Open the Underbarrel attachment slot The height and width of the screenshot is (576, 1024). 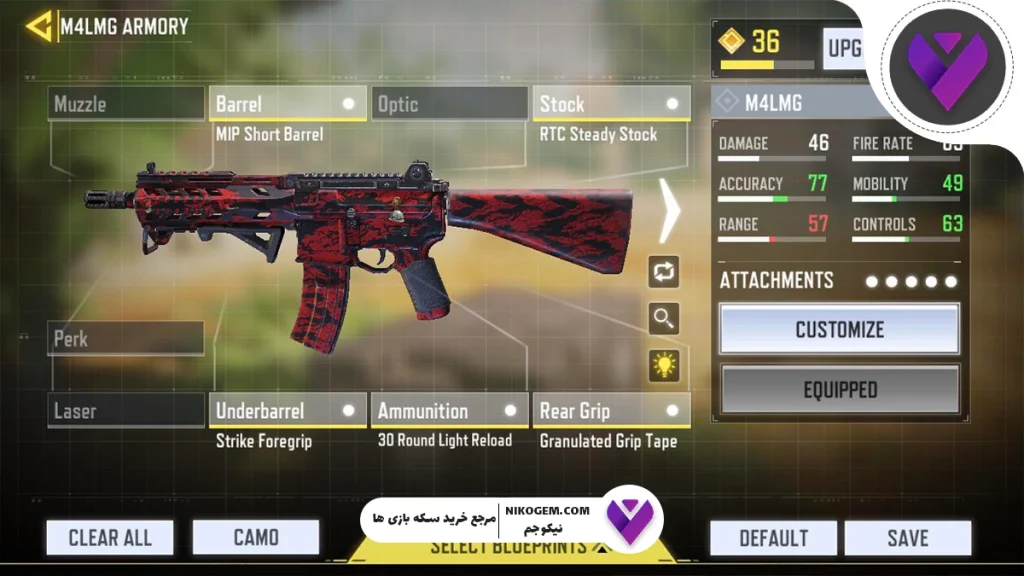287,410
